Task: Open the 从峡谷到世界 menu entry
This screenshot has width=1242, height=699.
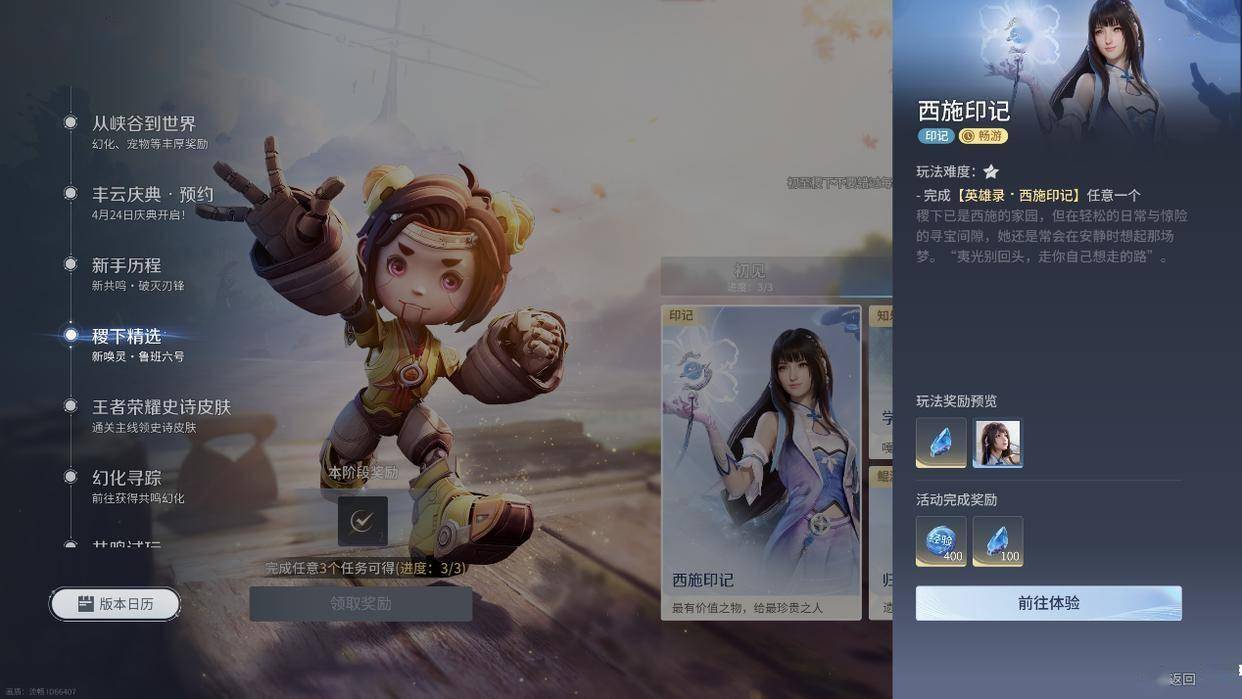Action: click(x=143, y=124)
